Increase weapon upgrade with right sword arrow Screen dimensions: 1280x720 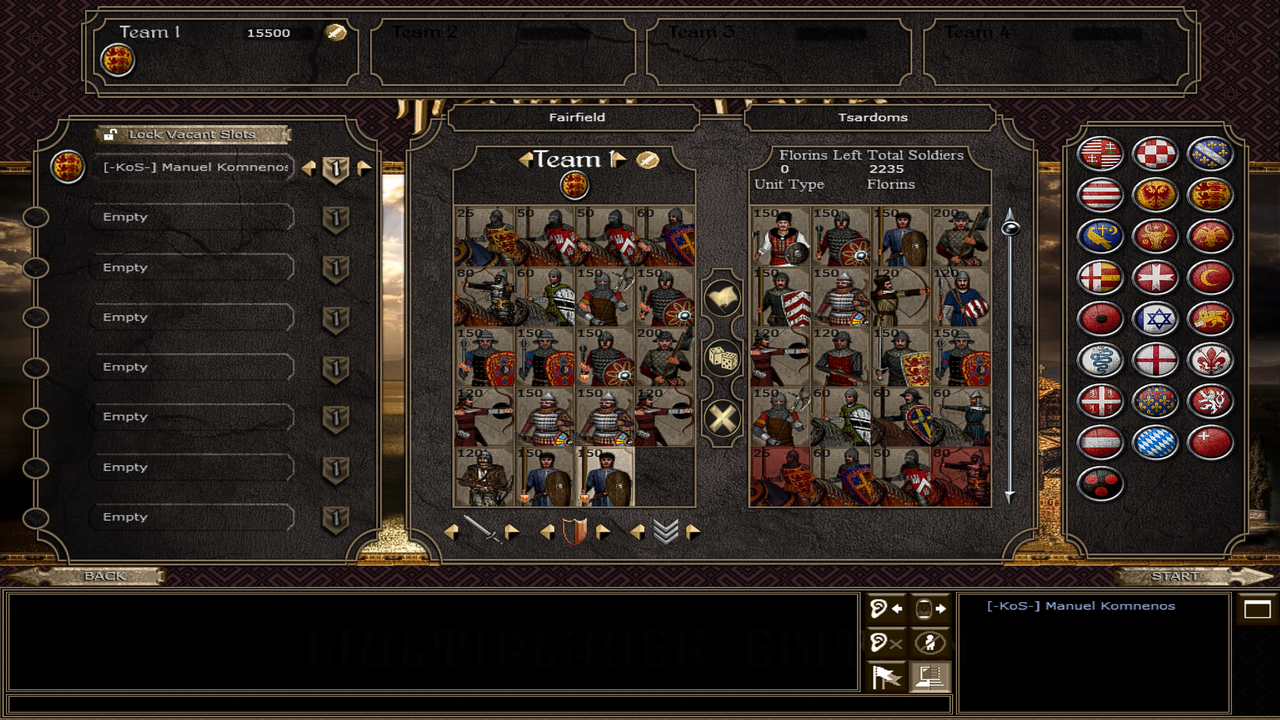click(512, 532)
